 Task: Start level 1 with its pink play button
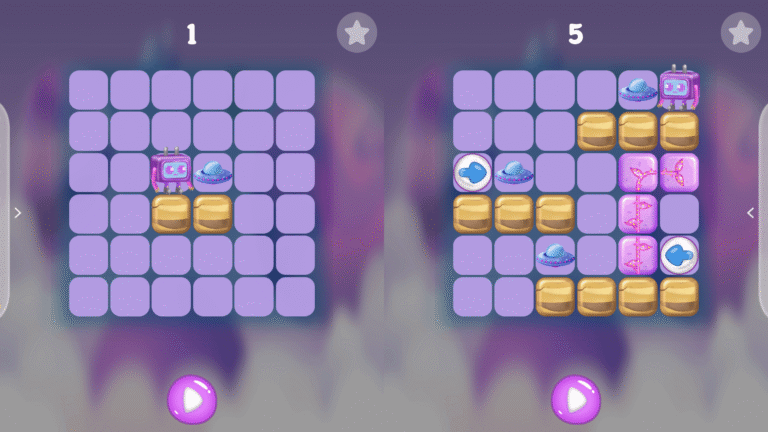click(191, 399)
